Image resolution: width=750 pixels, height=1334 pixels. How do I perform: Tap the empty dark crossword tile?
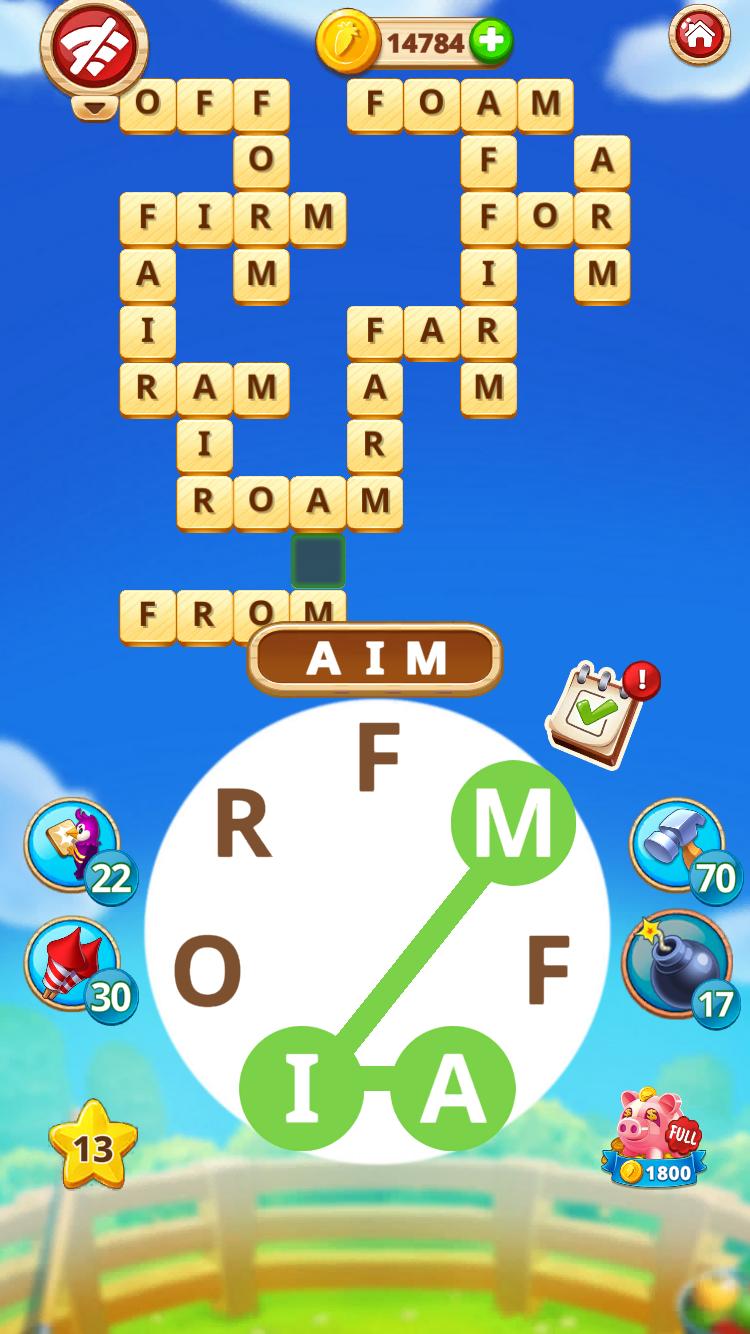(318, 560)
